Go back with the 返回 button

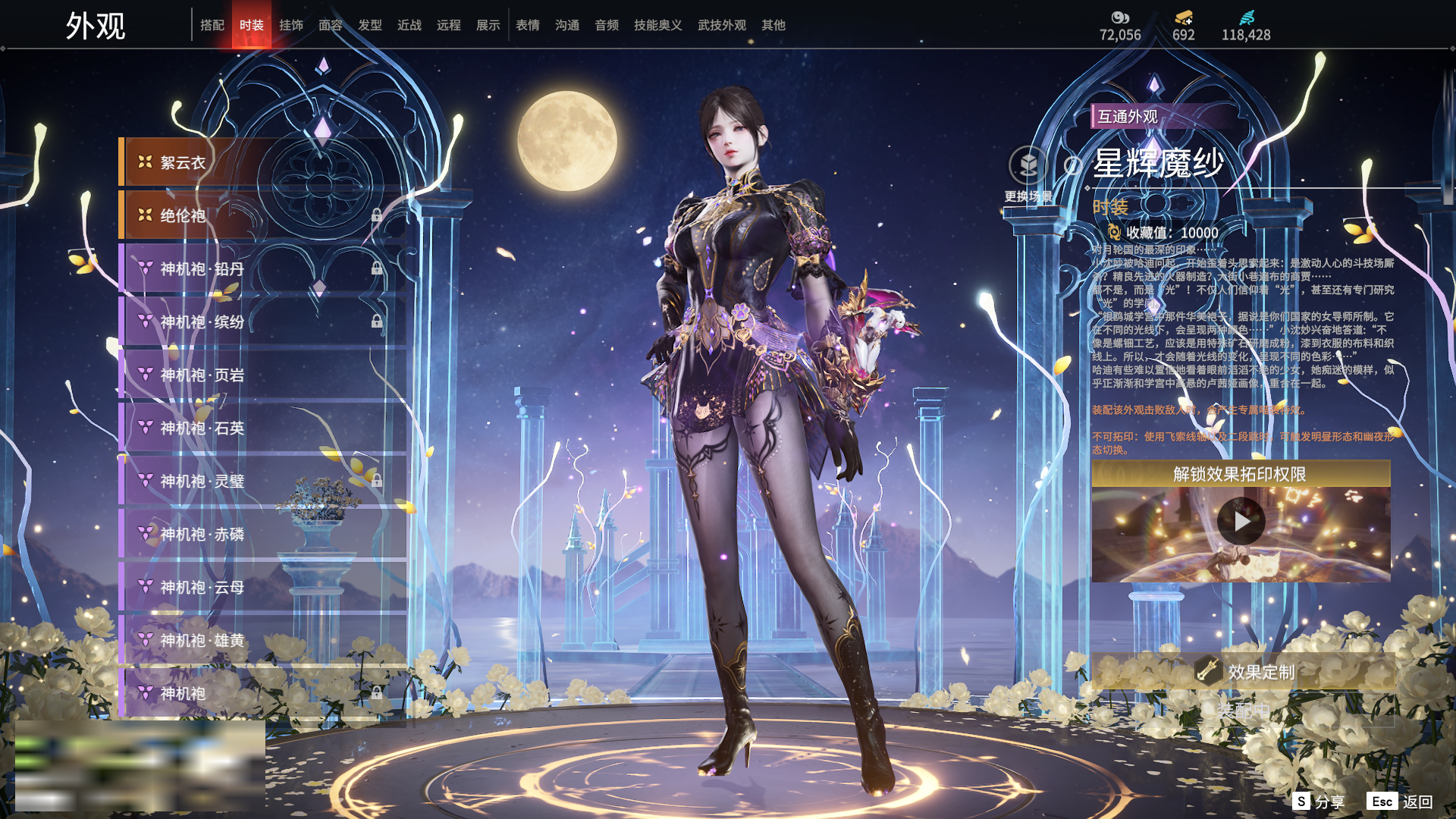click(1401, 802)
